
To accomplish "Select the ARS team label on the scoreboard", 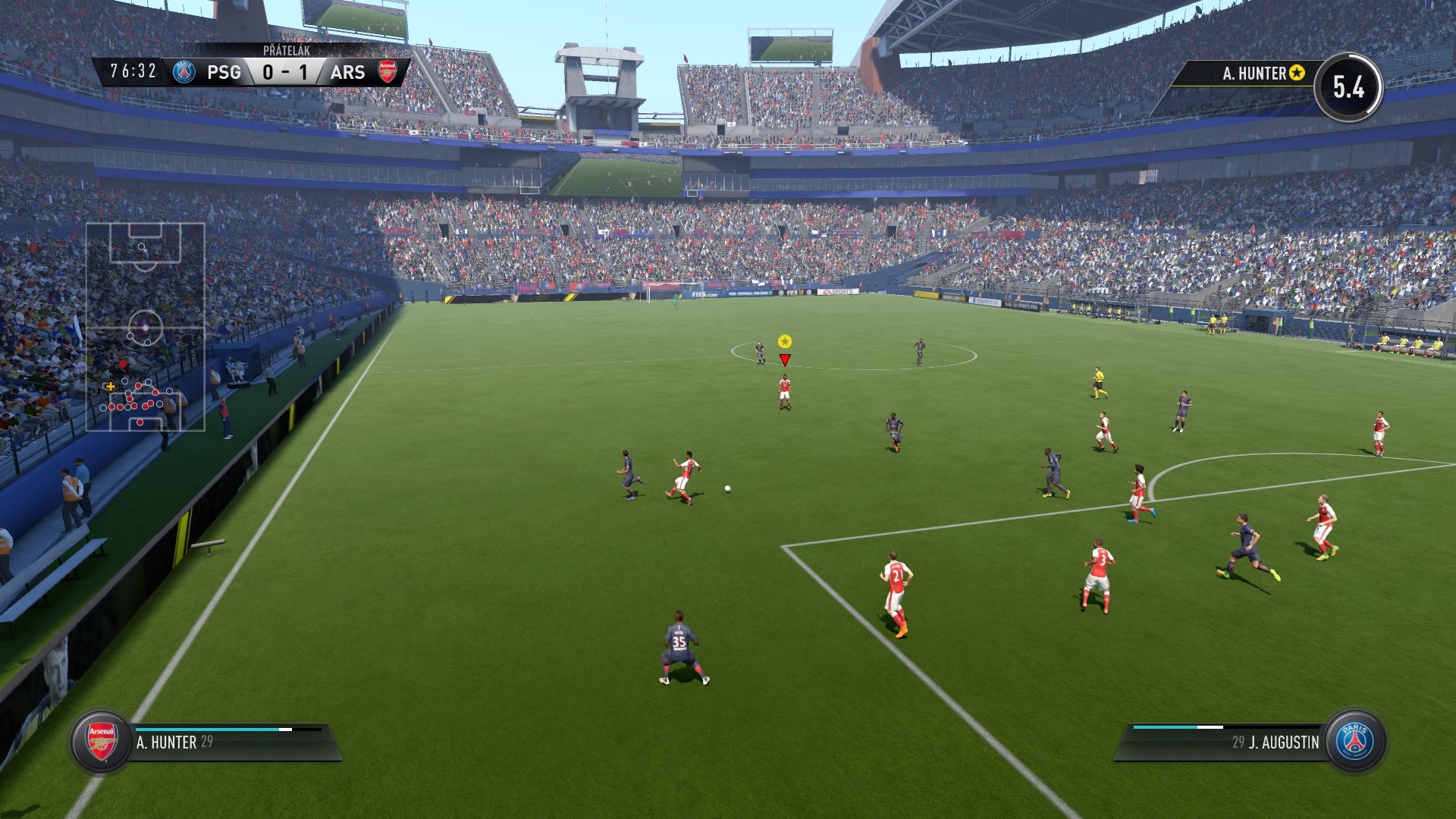I will (347, 73).
